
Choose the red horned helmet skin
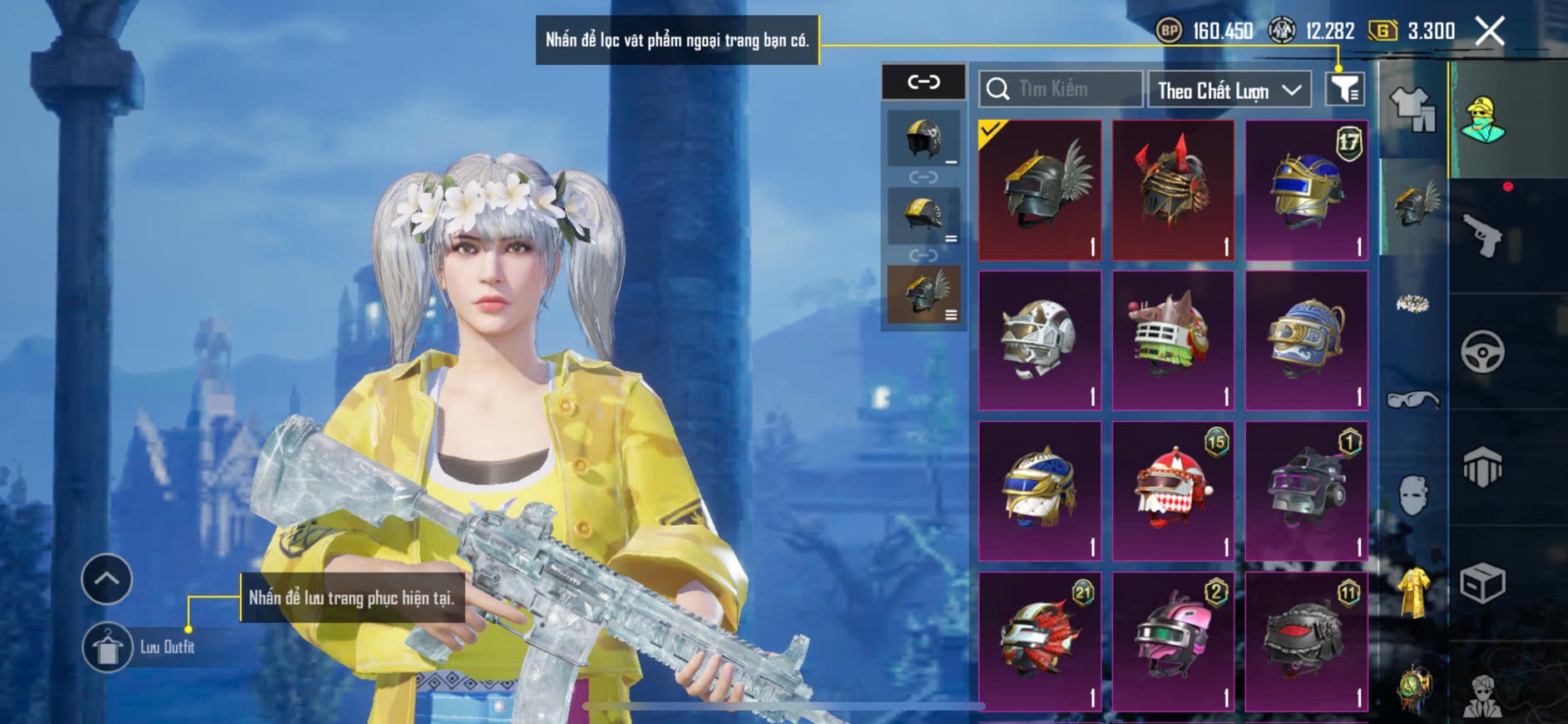pyautogui.click(x=1173, y=191)
